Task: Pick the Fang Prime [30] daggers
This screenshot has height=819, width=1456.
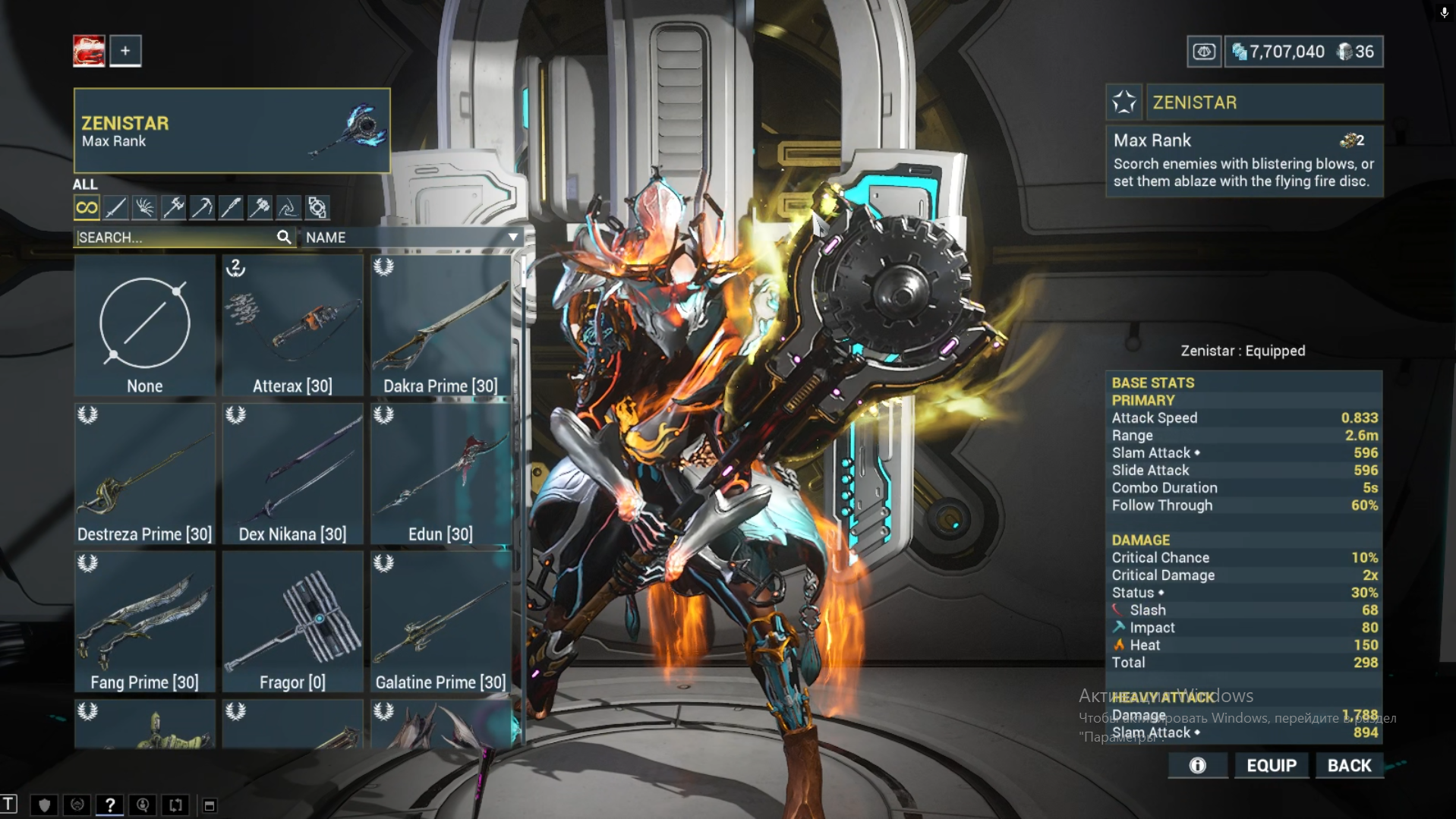Action: point(144,622)
